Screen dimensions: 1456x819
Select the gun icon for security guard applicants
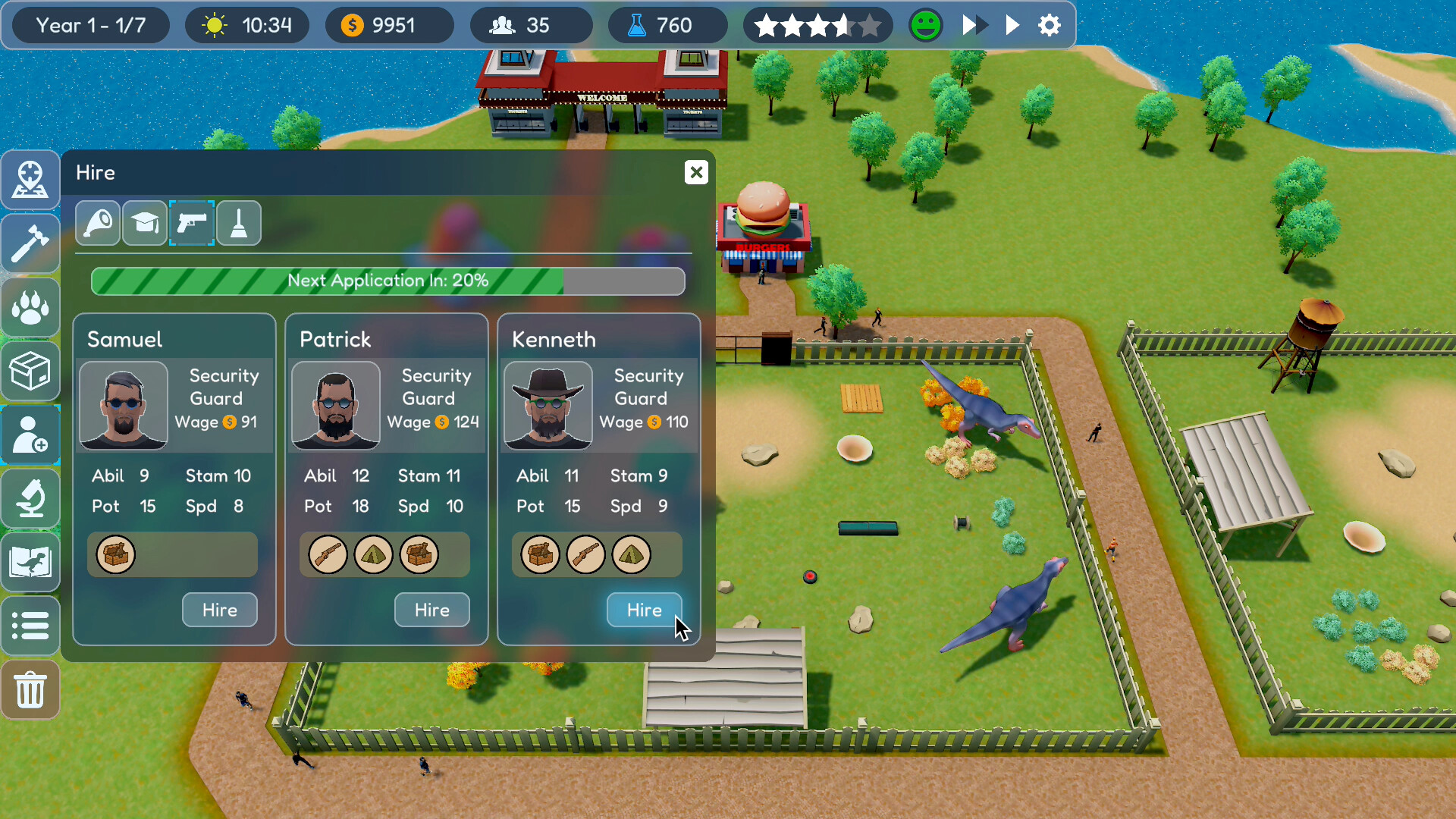click(x=192, y=223)
